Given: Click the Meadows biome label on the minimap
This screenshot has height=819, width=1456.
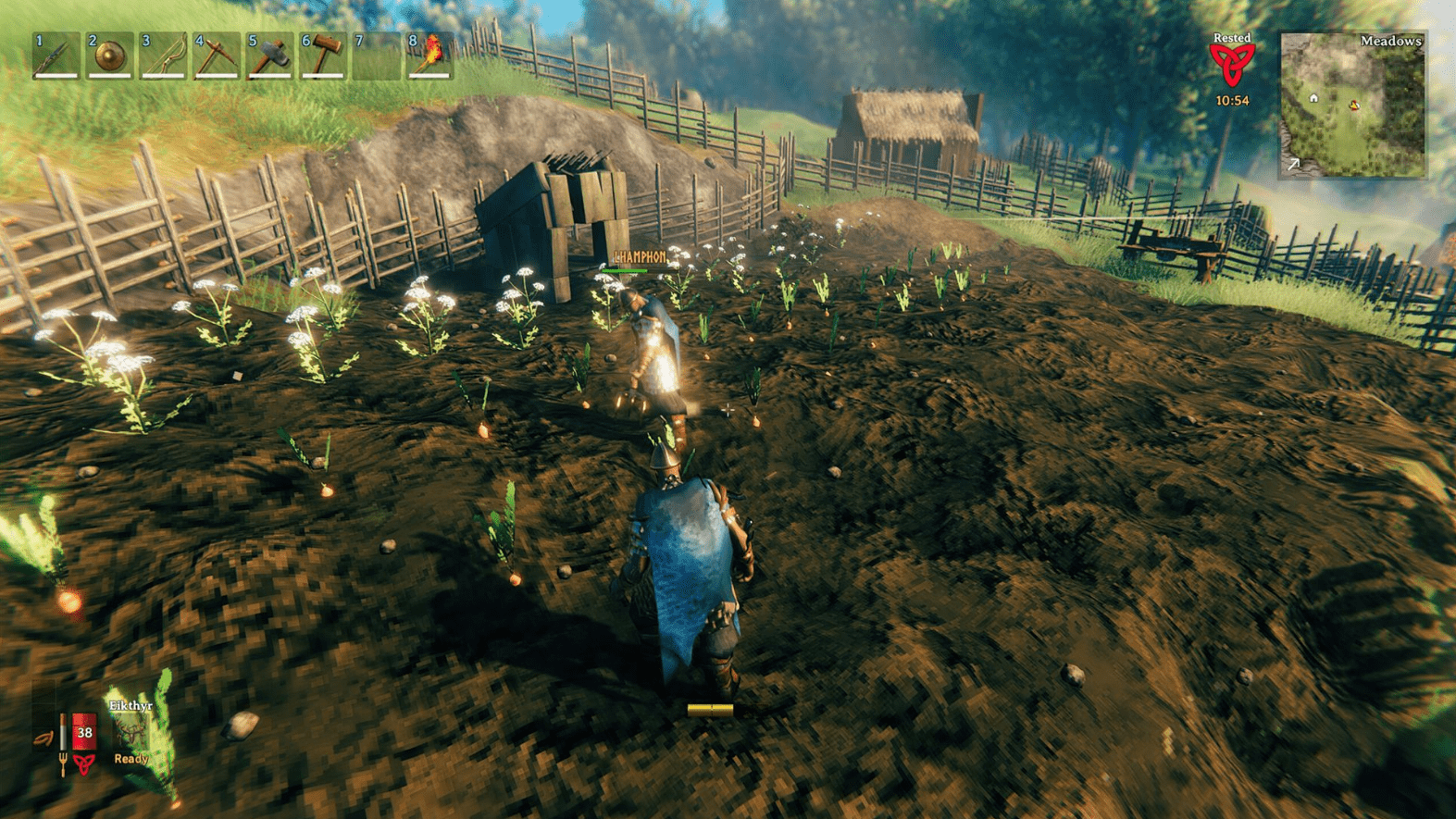Looking at the screenshot, I should [x=1389, y=41].
